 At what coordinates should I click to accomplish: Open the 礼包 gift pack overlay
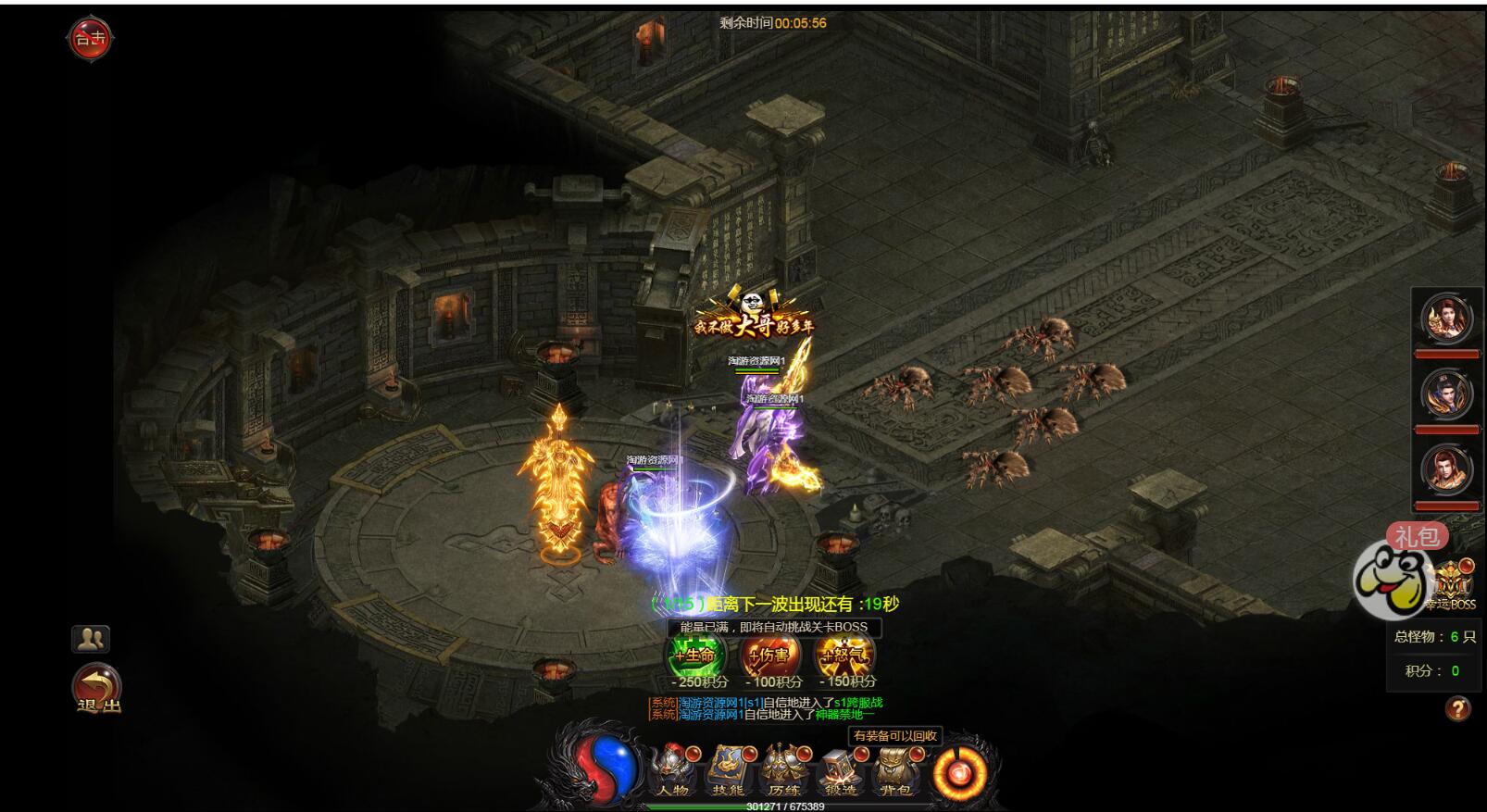pos(1417,536)
